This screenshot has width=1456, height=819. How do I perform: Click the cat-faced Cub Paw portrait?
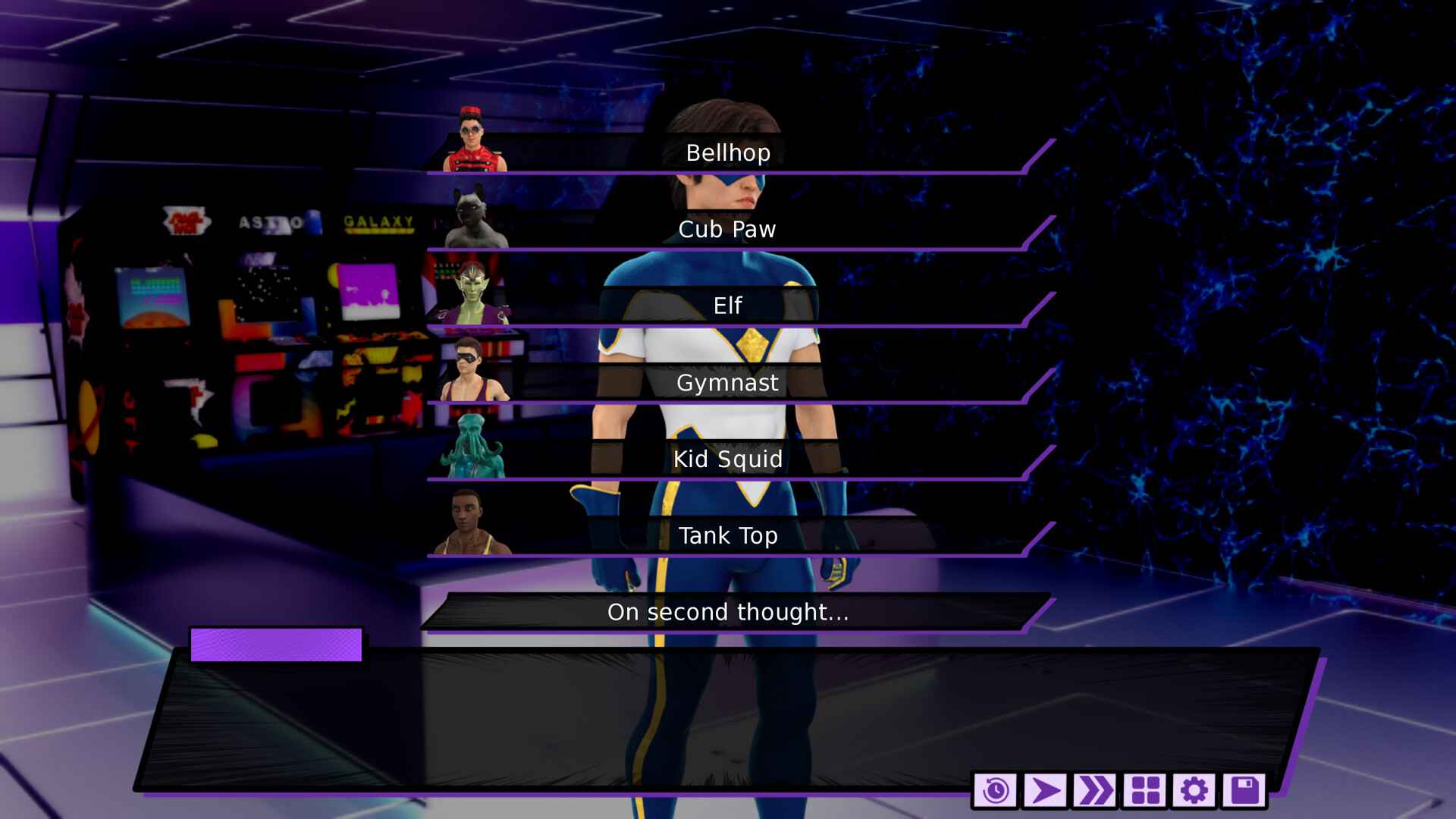click(x=472, y=216)
